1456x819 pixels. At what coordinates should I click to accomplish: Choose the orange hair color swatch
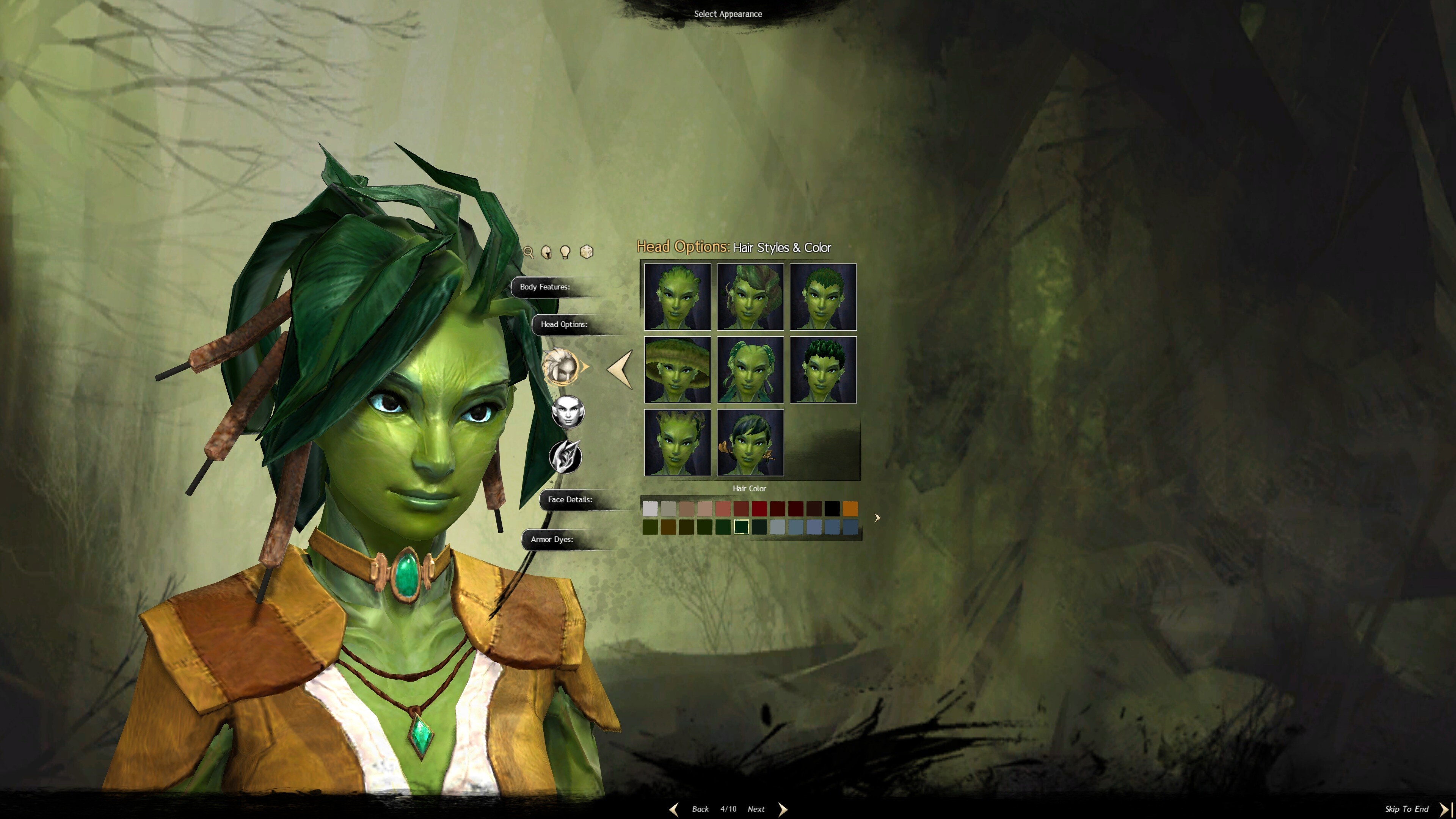point(850,509)
